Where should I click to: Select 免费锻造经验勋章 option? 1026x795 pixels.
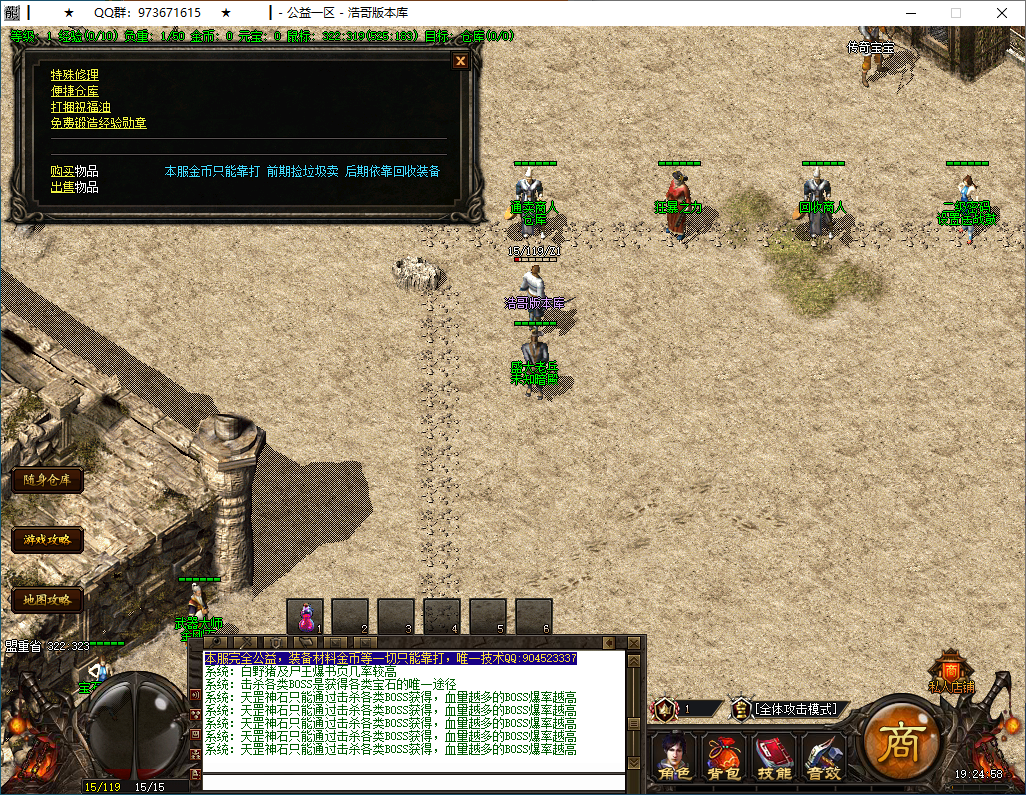[99, 123]
